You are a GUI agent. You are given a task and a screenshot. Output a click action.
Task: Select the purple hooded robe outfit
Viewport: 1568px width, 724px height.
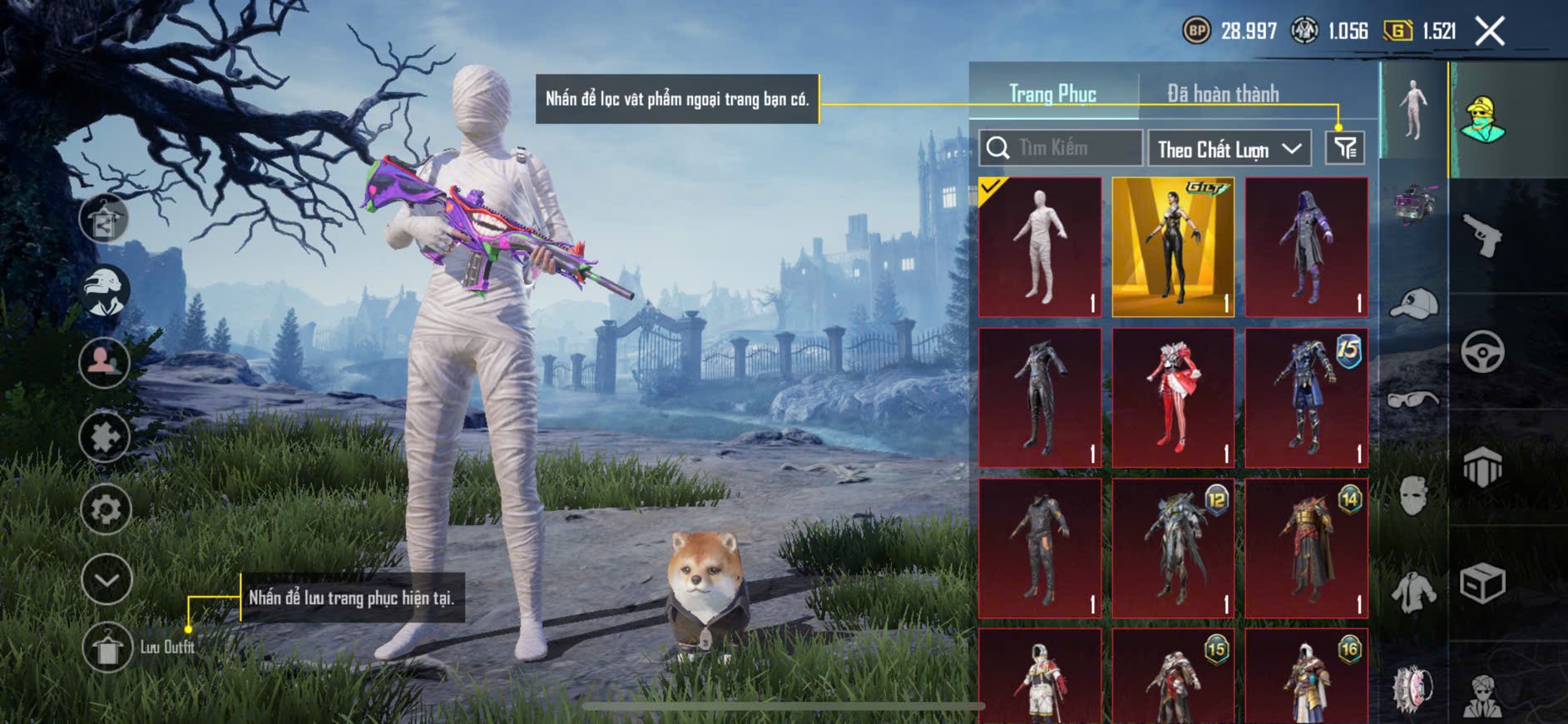(x=1307, y=247)
